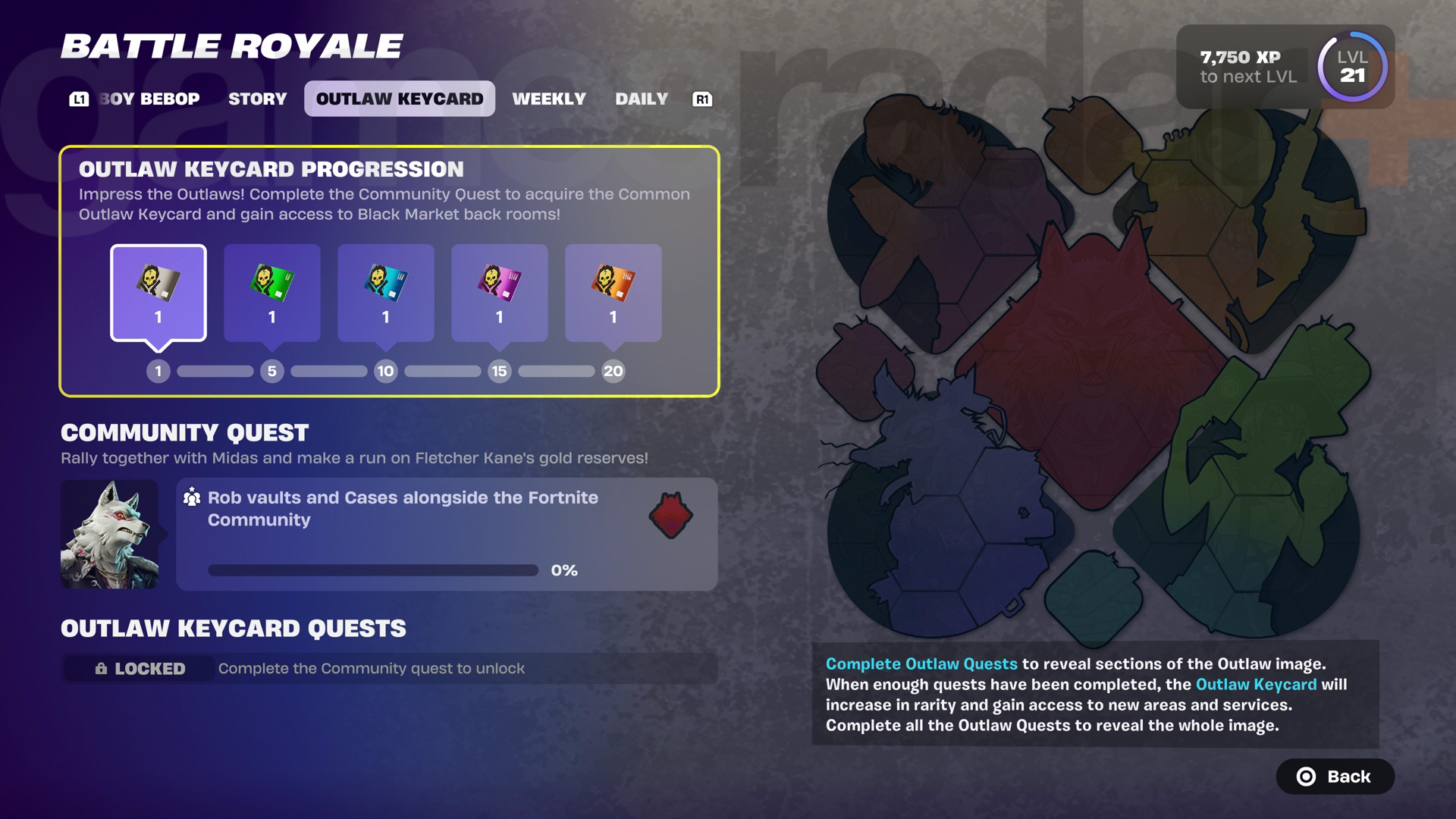Viewport: 1456px width, 819px height.
Task: Select the grey Common keycard reward
Action: [x=158, y=293]
